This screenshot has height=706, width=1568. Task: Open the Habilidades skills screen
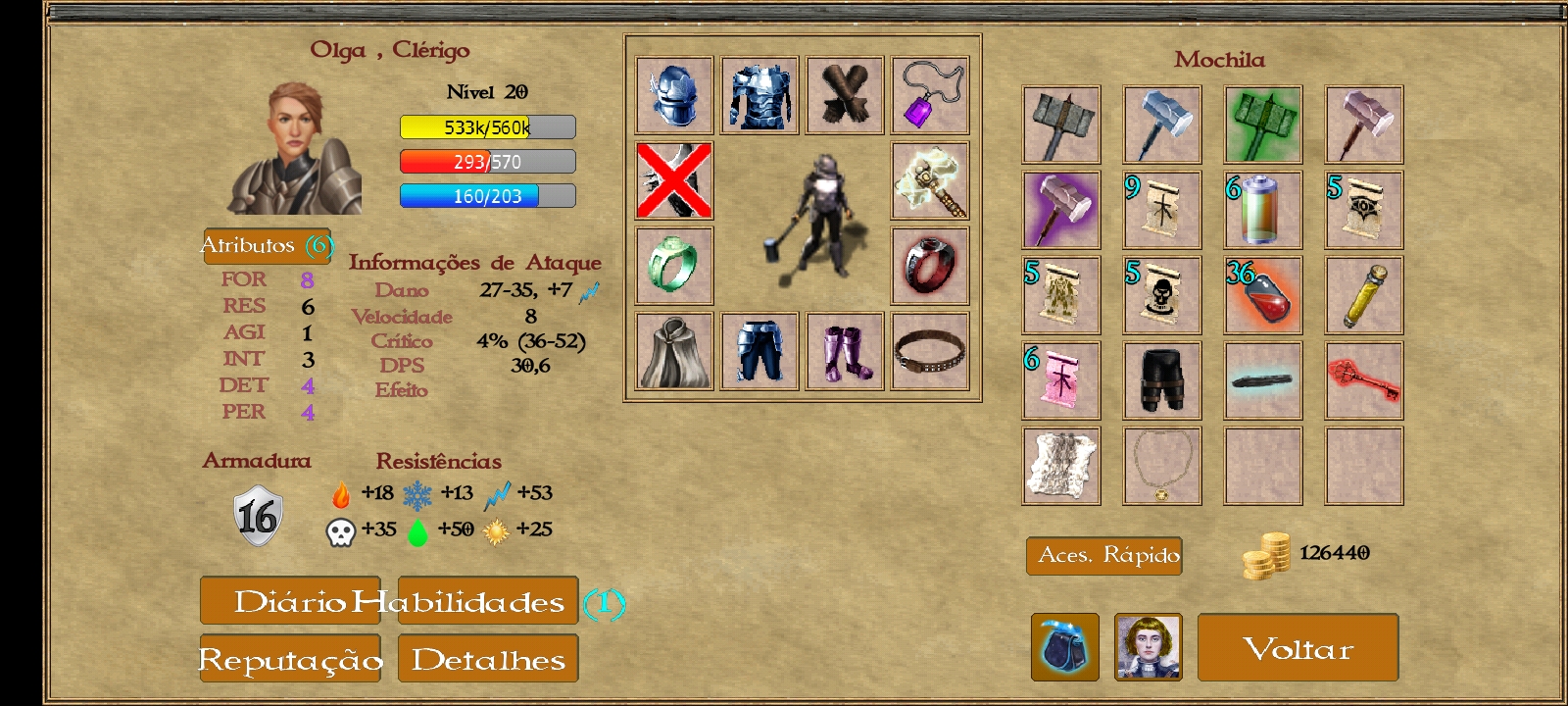pyautogui.click(x=488, y=601)
